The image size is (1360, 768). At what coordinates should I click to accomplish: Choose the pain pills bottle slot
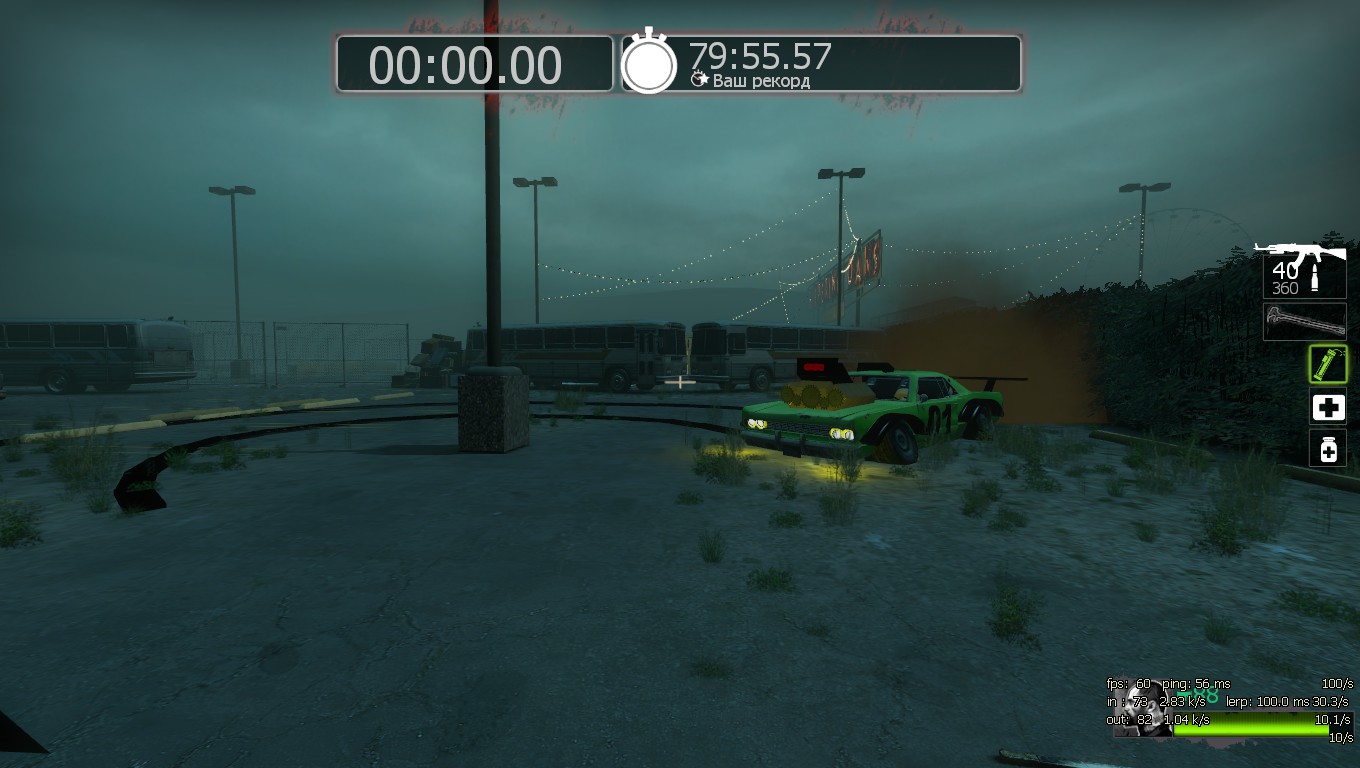[1328, 449]
